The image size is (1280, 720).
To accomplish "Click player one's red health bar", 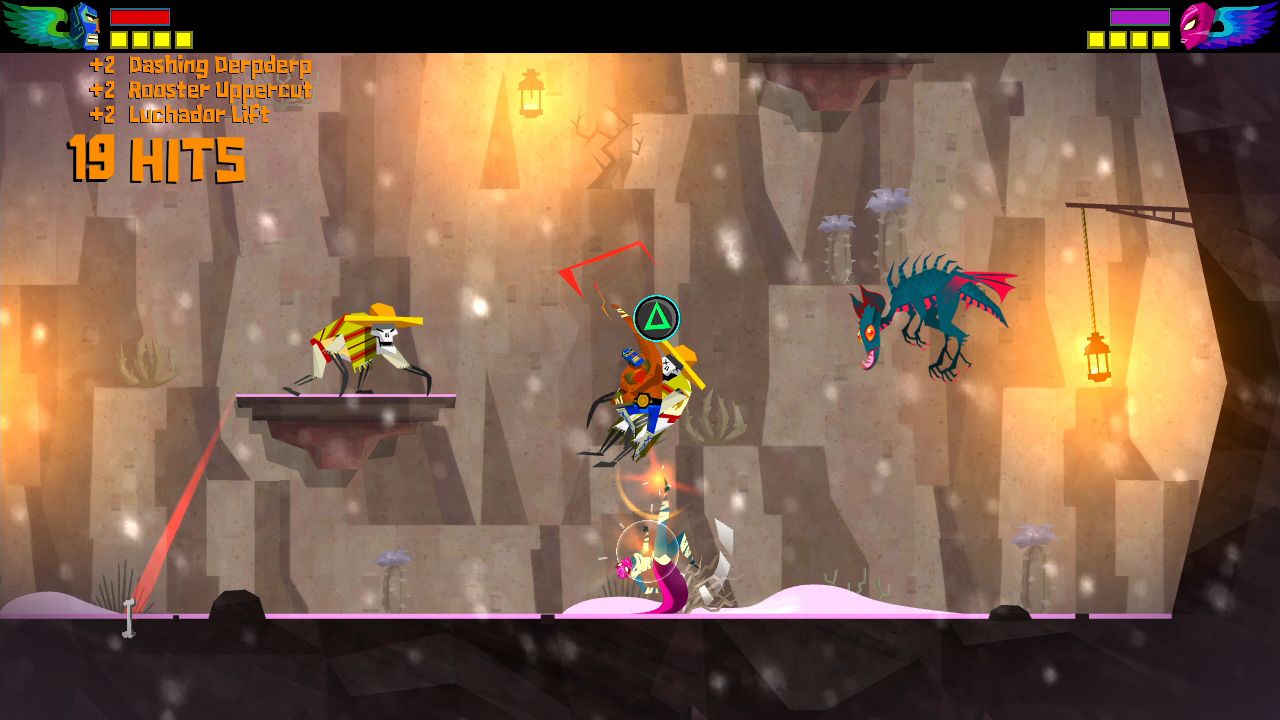I will [140, 17].
